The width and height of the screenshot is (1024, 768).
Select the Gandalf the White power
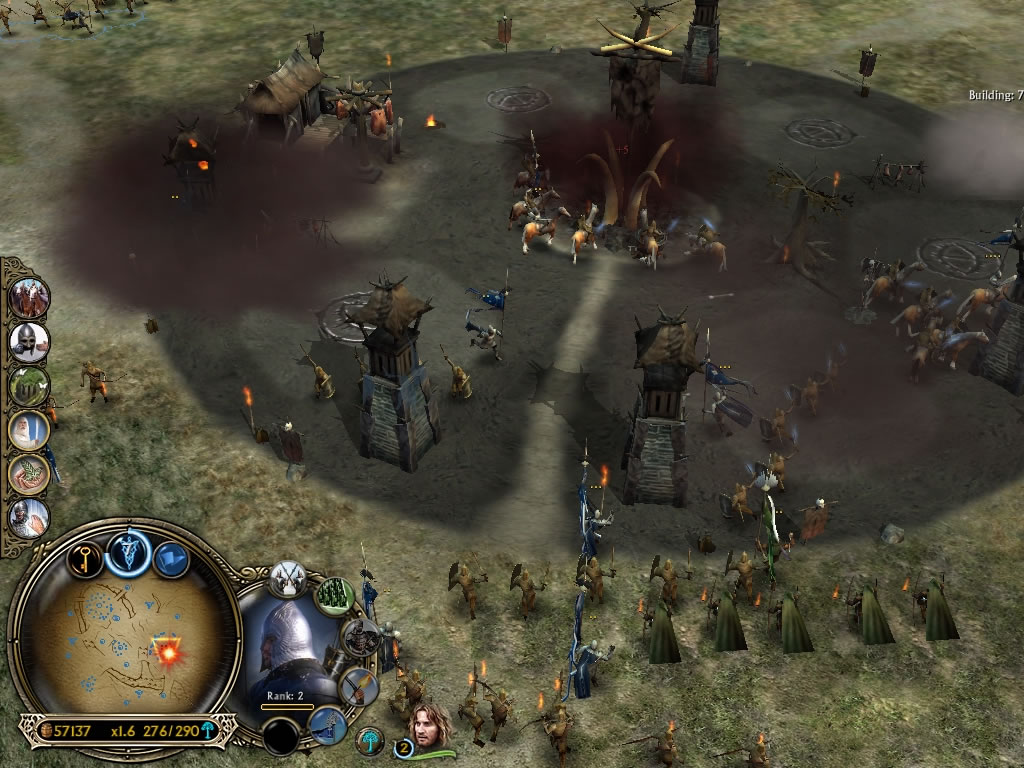29,430
